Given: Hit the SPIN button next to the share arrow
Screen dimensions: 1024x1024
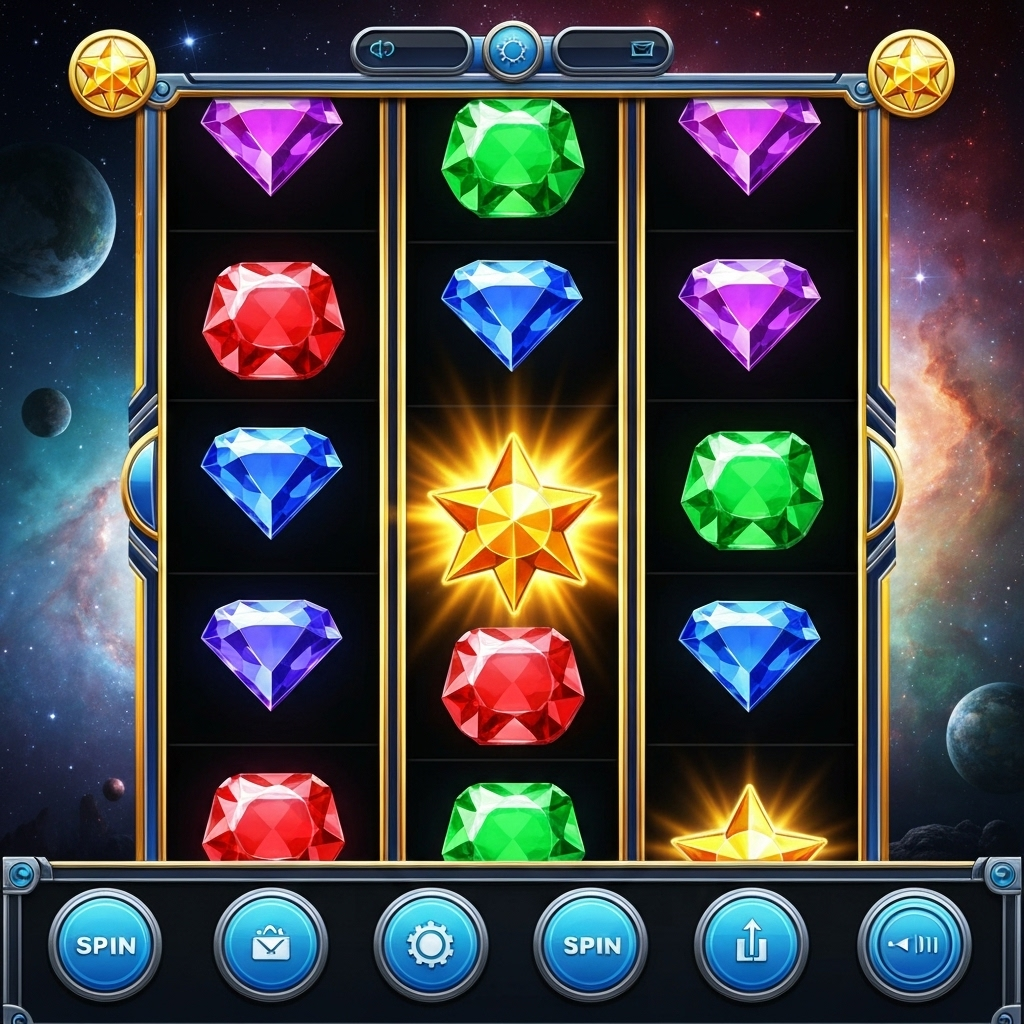Looking at the screenshot, I should pyautogui.click(x=591, y=944).
